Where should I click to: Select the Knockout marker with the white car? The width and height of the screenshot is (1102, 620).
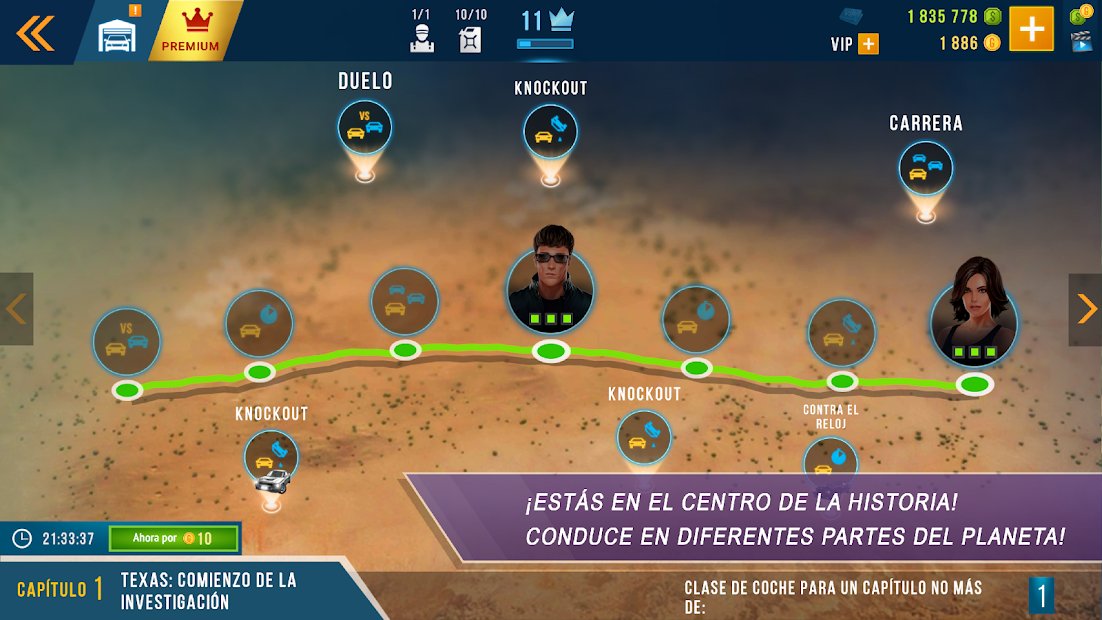tap(271, 459)
